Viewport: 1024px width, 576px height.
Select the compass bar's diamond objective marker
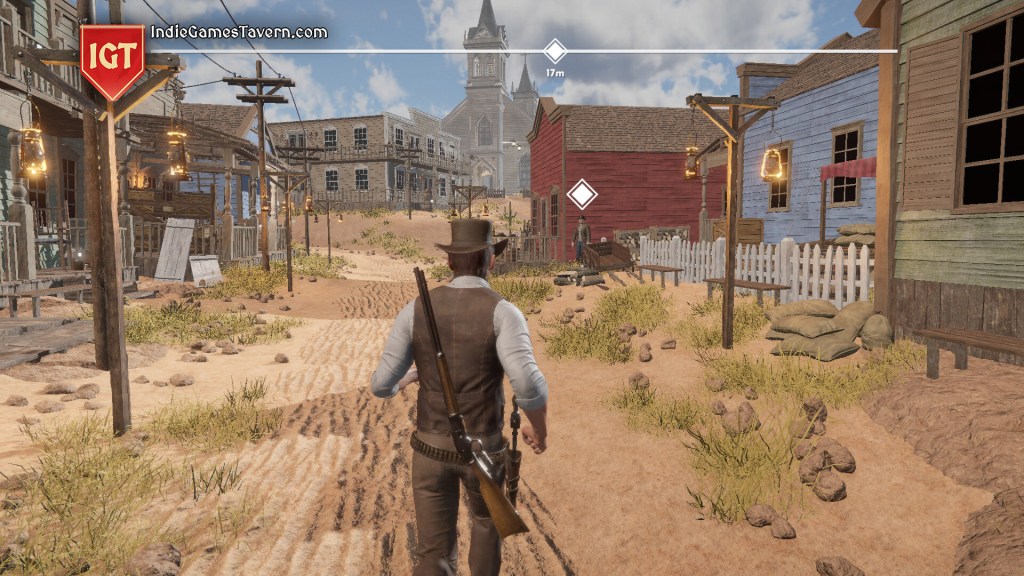click(554, 51)
